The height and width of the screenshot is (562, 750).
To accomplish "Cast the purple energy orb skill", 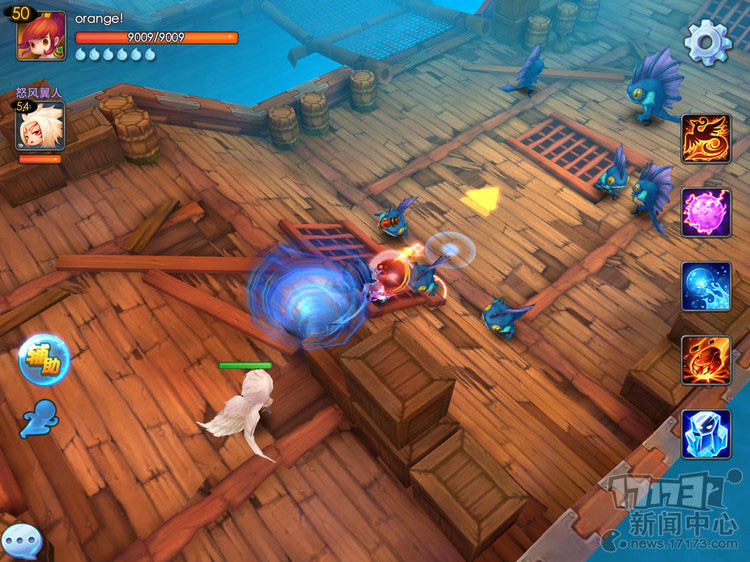I will (706, 212).
